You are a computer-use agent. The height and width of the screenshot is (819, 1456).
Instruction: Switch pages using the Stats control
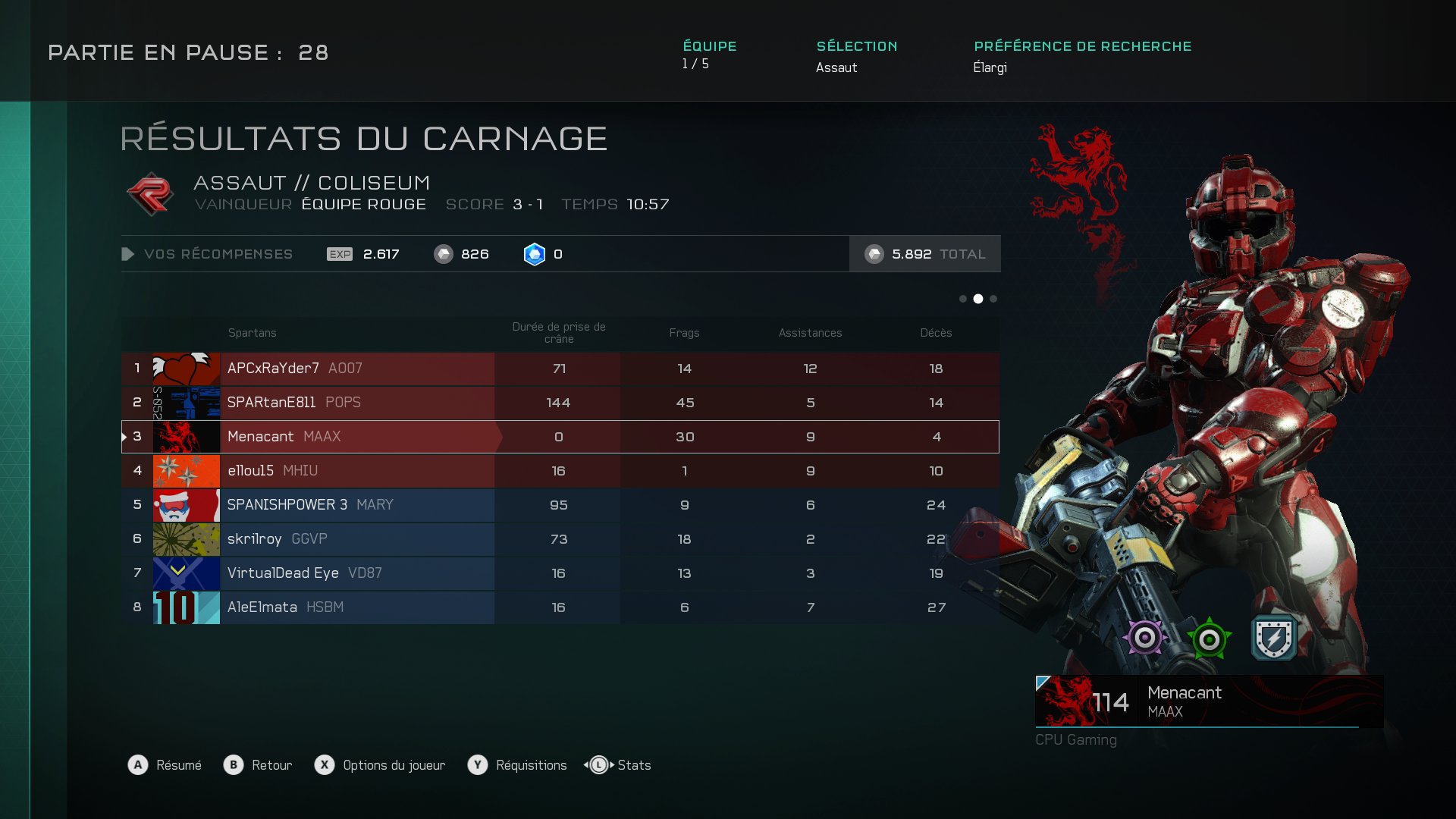(618, 765)
